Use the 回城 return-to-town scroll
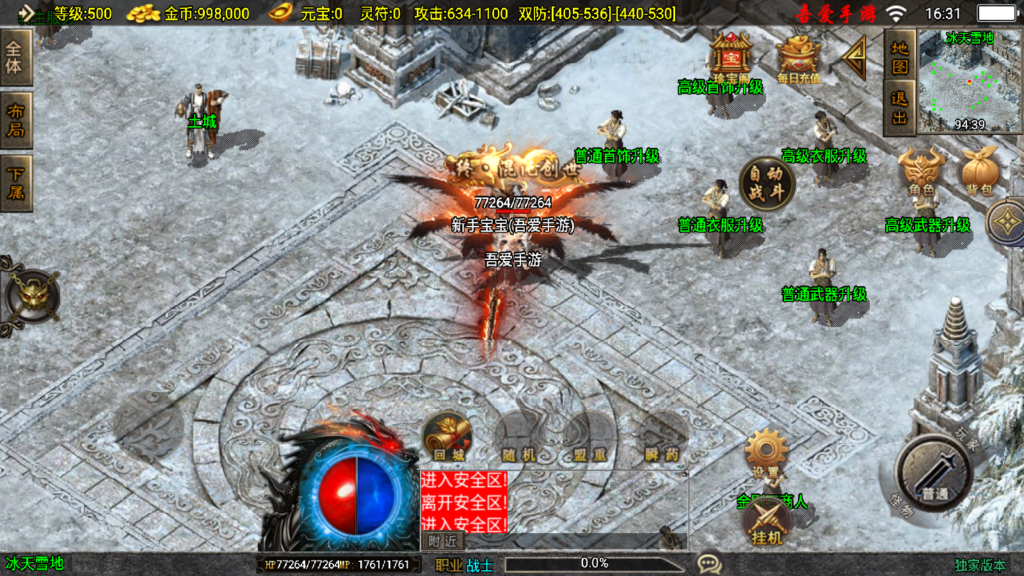The height and width of the screenshot is (576, 1024). pyautogui.click(x=447, y=437)
